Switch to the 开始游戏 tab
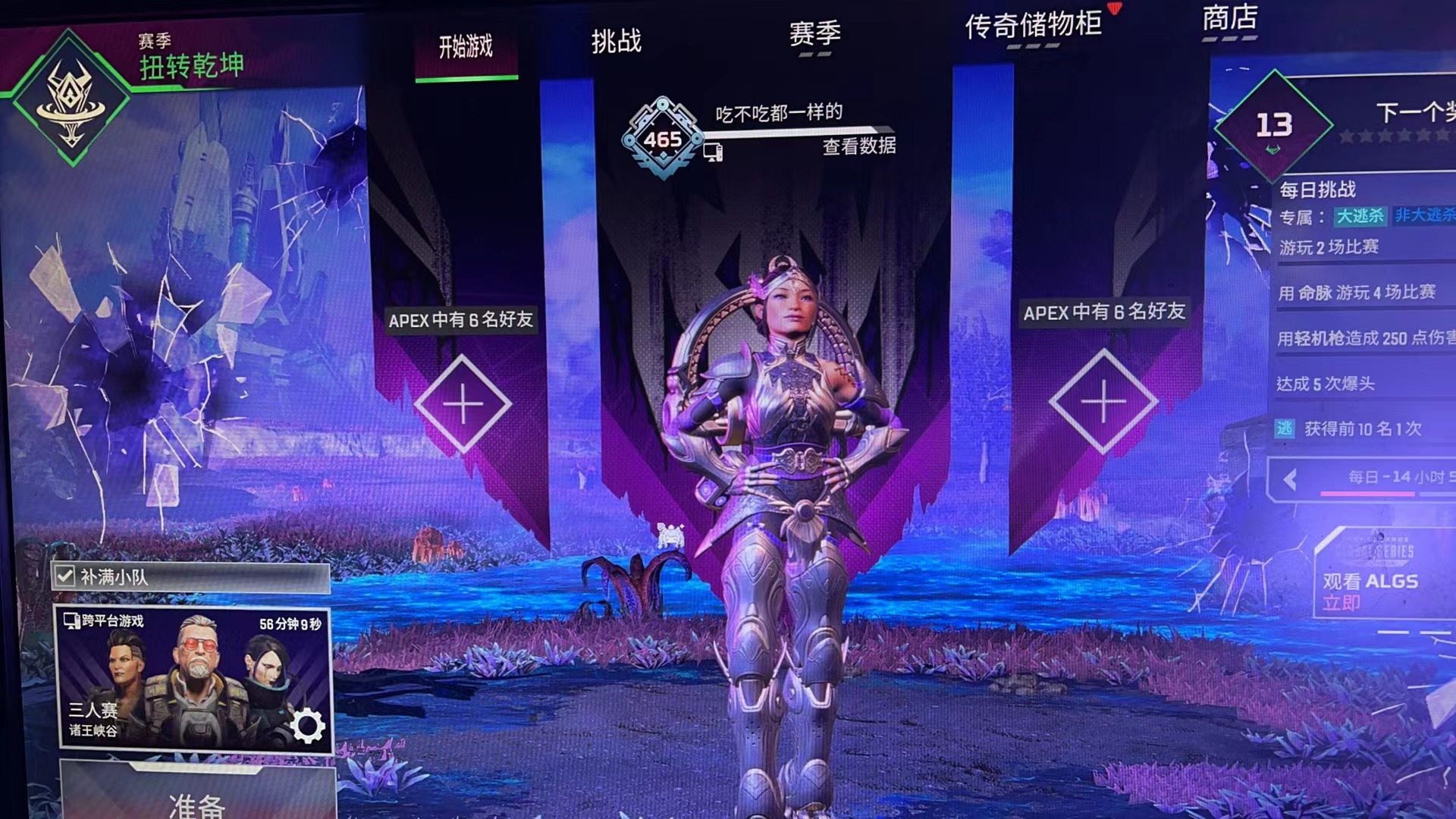The image size is (1456, 819). (x=466, y=48)
